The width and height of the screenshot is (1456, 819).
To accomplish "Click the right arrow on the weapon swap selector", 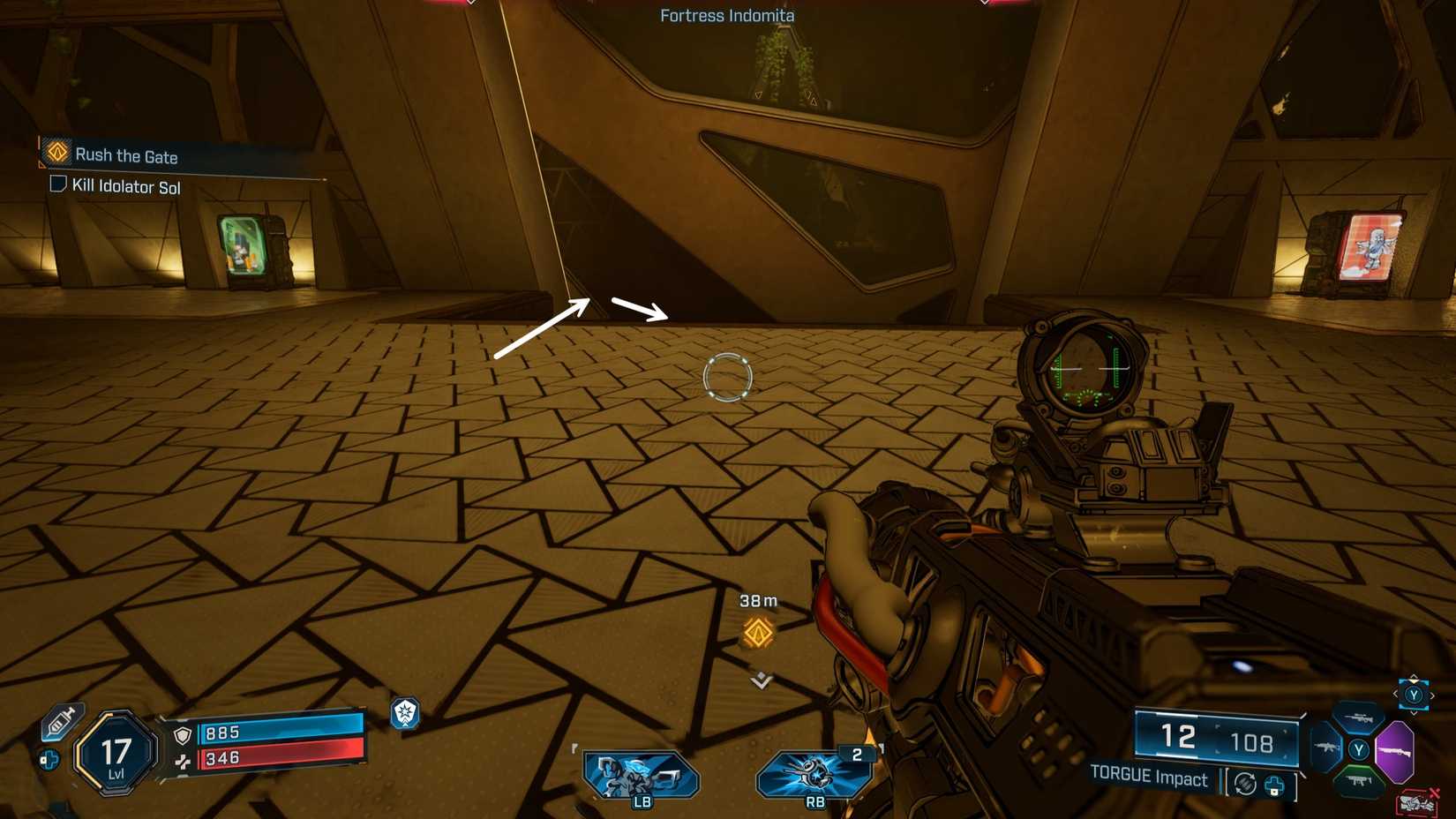I will (1432, 695).
